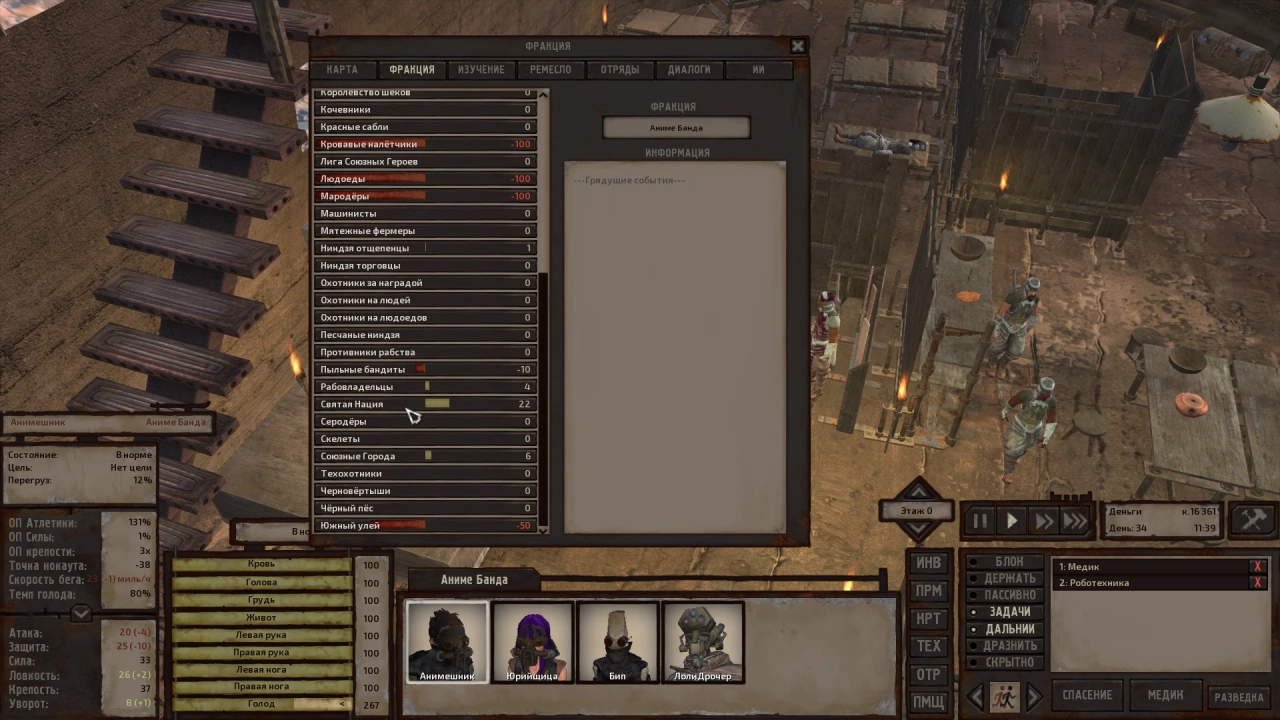
Task: Set game speed to normal play
Action: point(1012,520)
